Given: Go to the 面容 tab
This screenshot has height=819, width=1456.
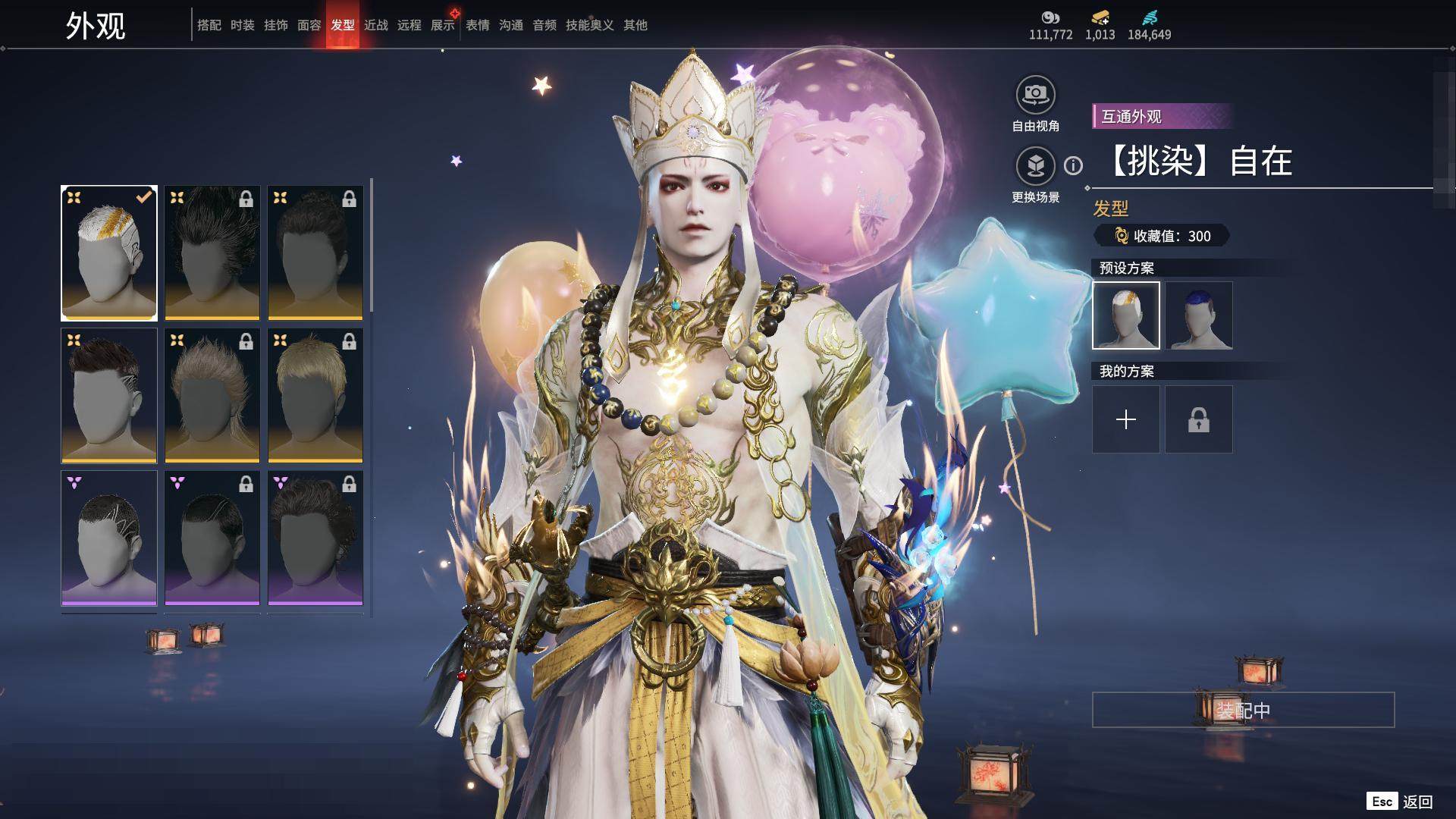Looking at the screenshot, I should (309, 25).
